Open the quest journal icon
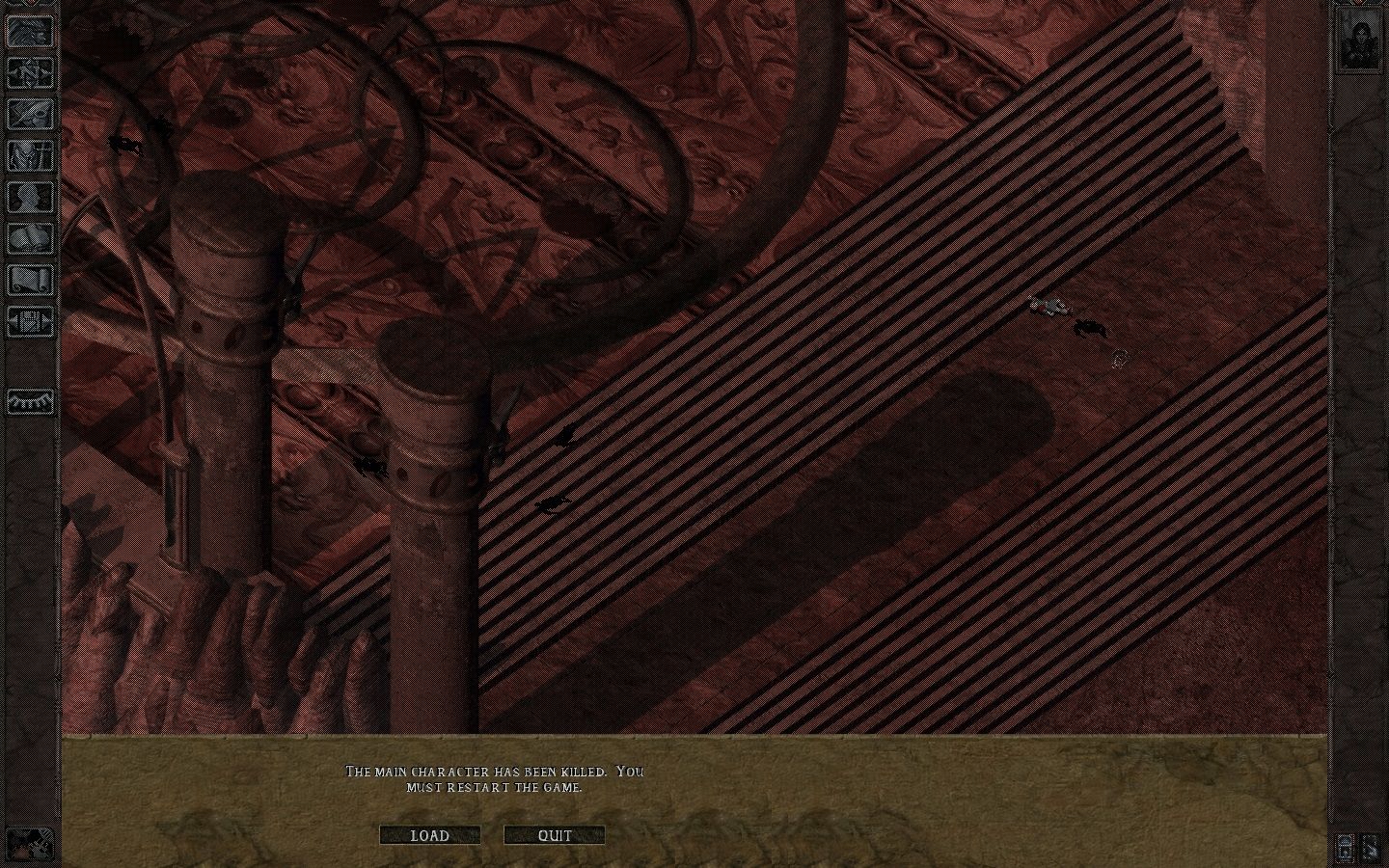 29,116
